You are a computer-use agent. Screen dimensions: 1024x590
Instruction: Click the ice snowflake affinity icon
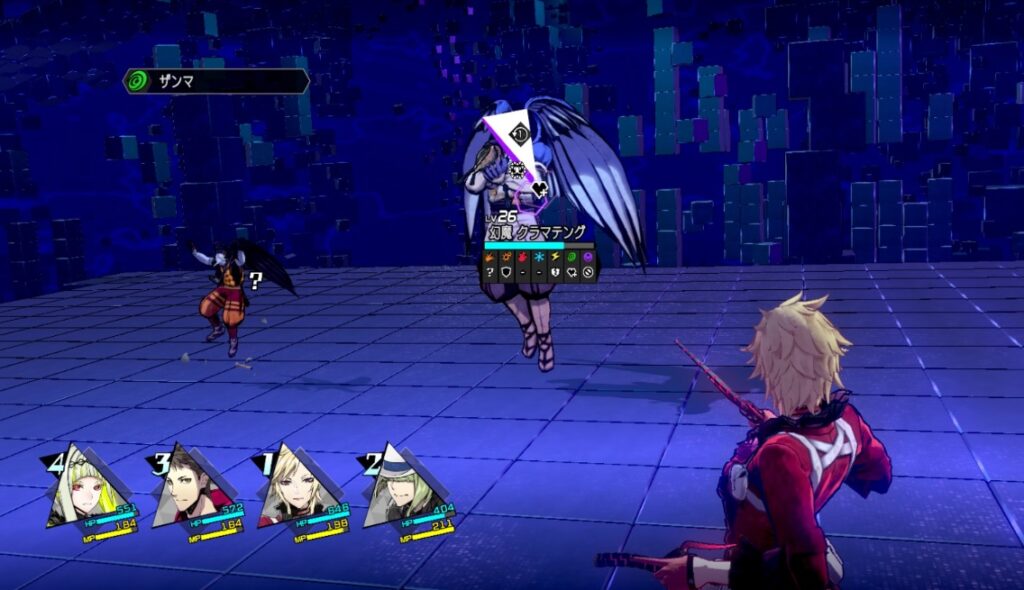[x=540, y=257]
